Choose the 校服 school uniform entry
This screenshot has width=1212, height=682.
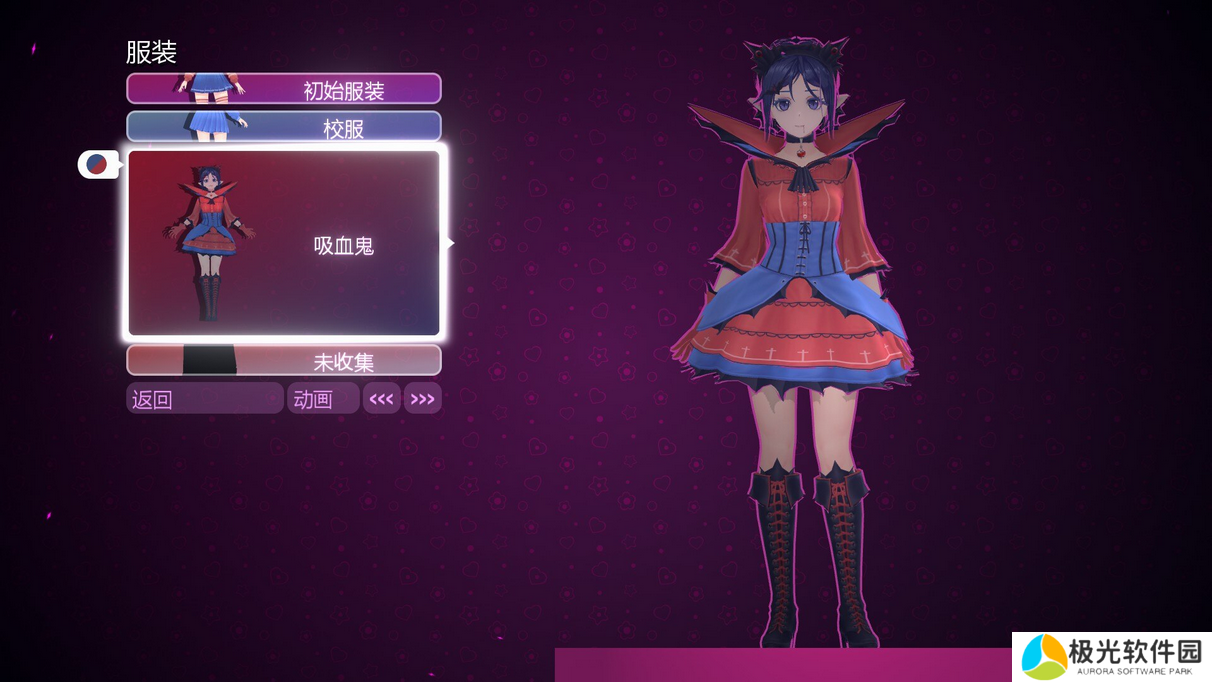(284, 127)
